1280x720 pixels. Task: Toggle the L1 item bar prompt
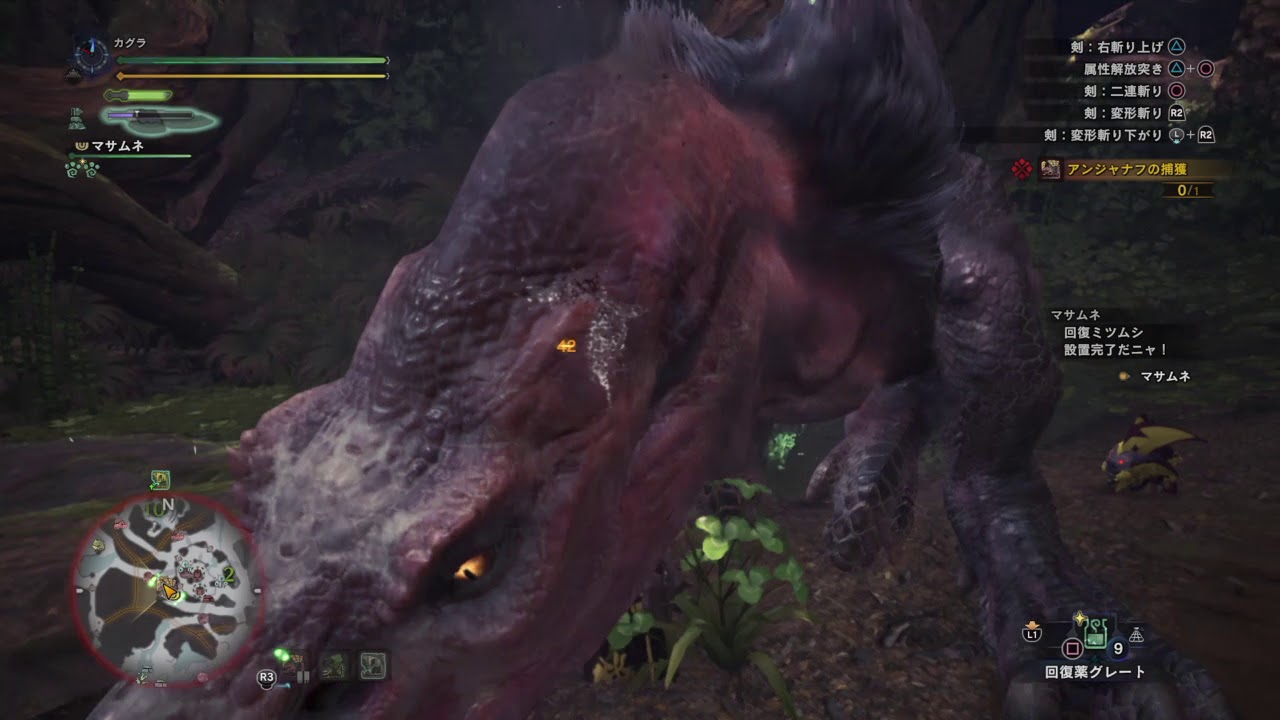(1032, 633)
